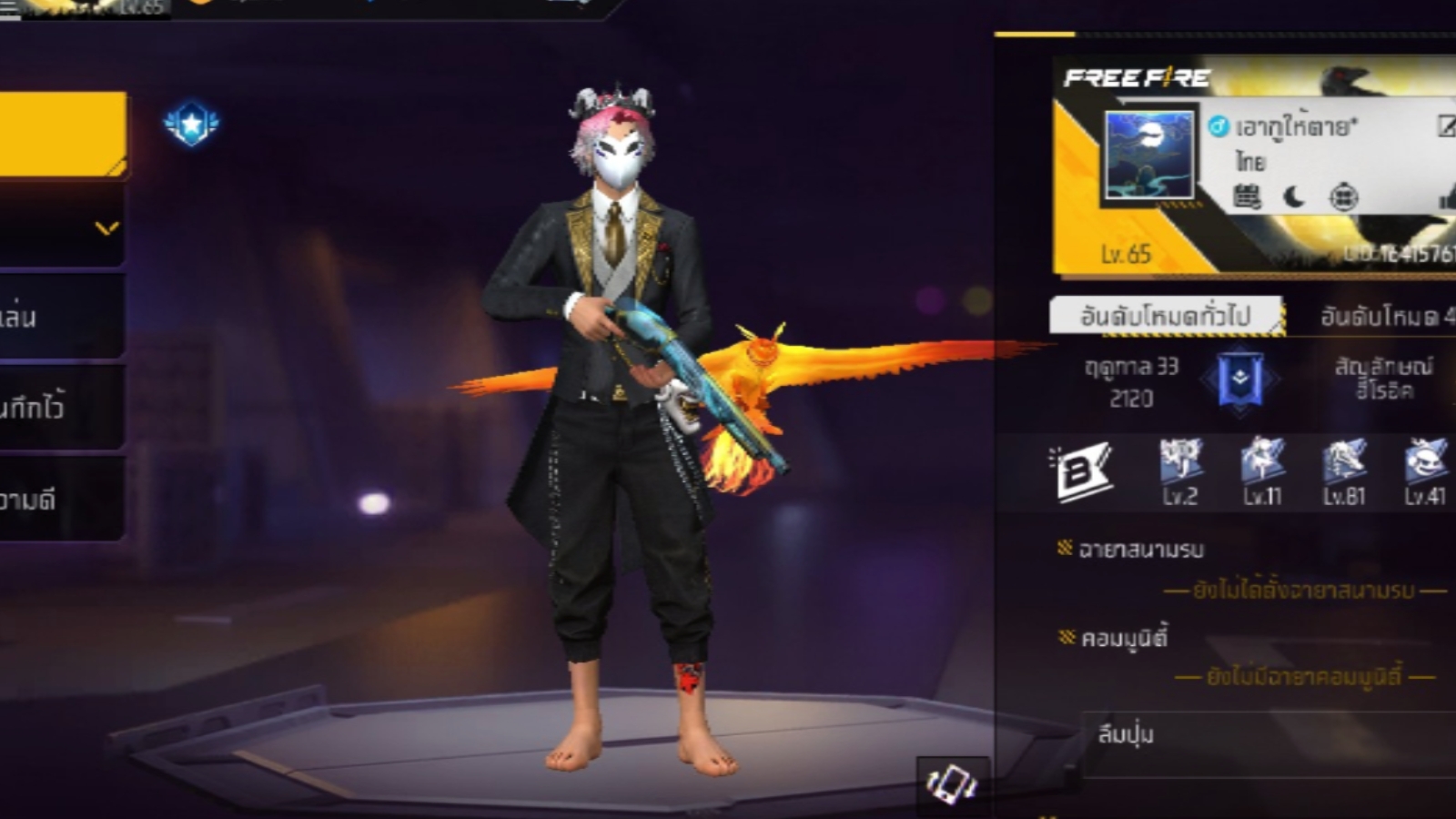Select the yellow highlighted side menu tab

(60, 133)
